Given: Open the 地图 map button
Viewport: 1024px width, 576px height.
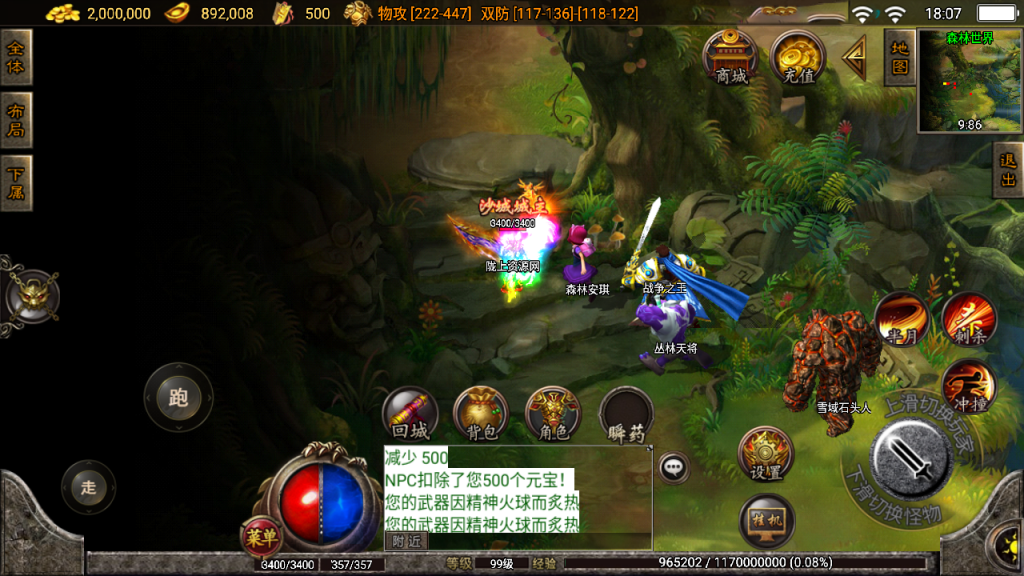Looking at the screenshot, I should pyautogui.click(x=900, y=57).
